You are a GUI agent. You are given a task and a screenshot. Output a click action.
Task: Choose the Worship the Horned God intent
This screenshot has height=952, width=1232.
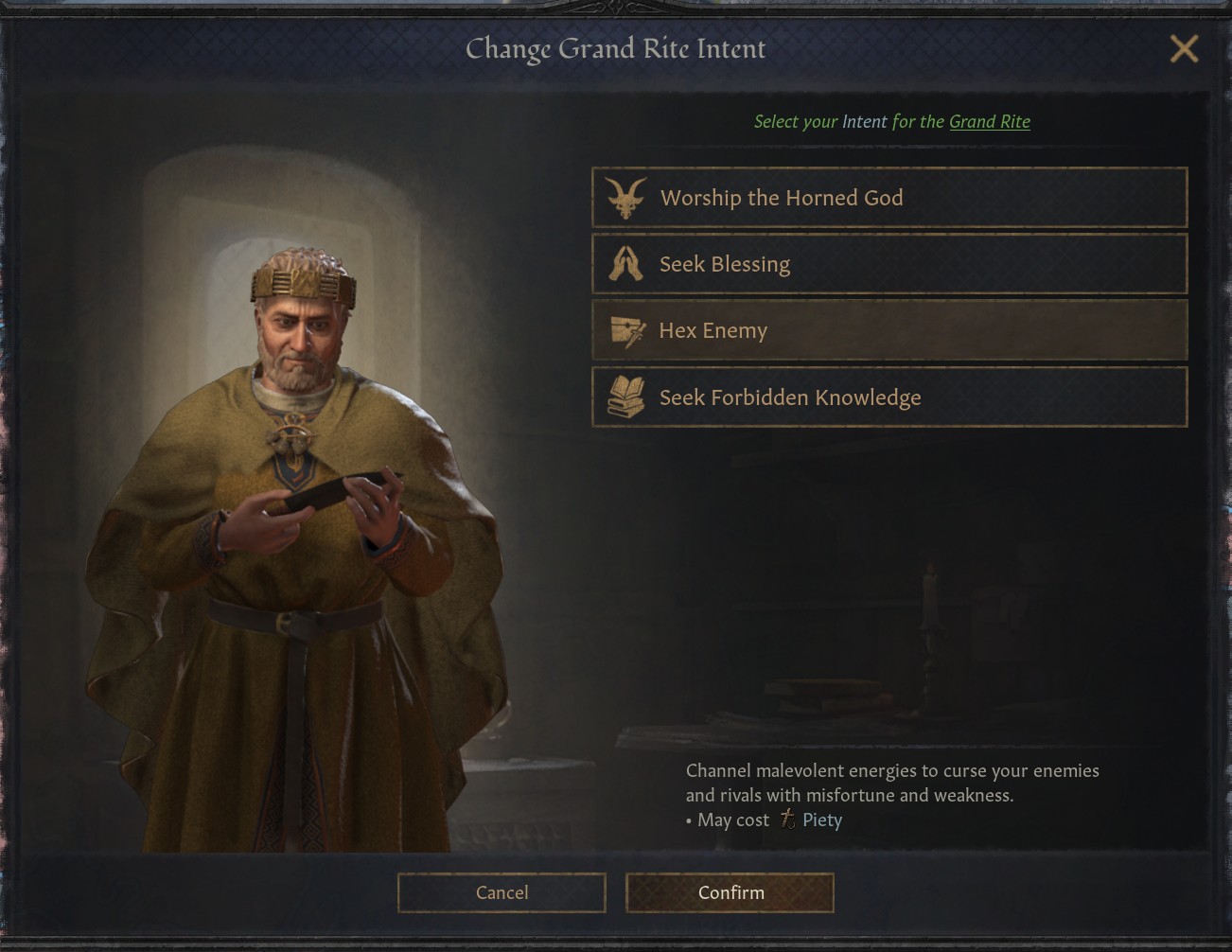pos(889,198)
